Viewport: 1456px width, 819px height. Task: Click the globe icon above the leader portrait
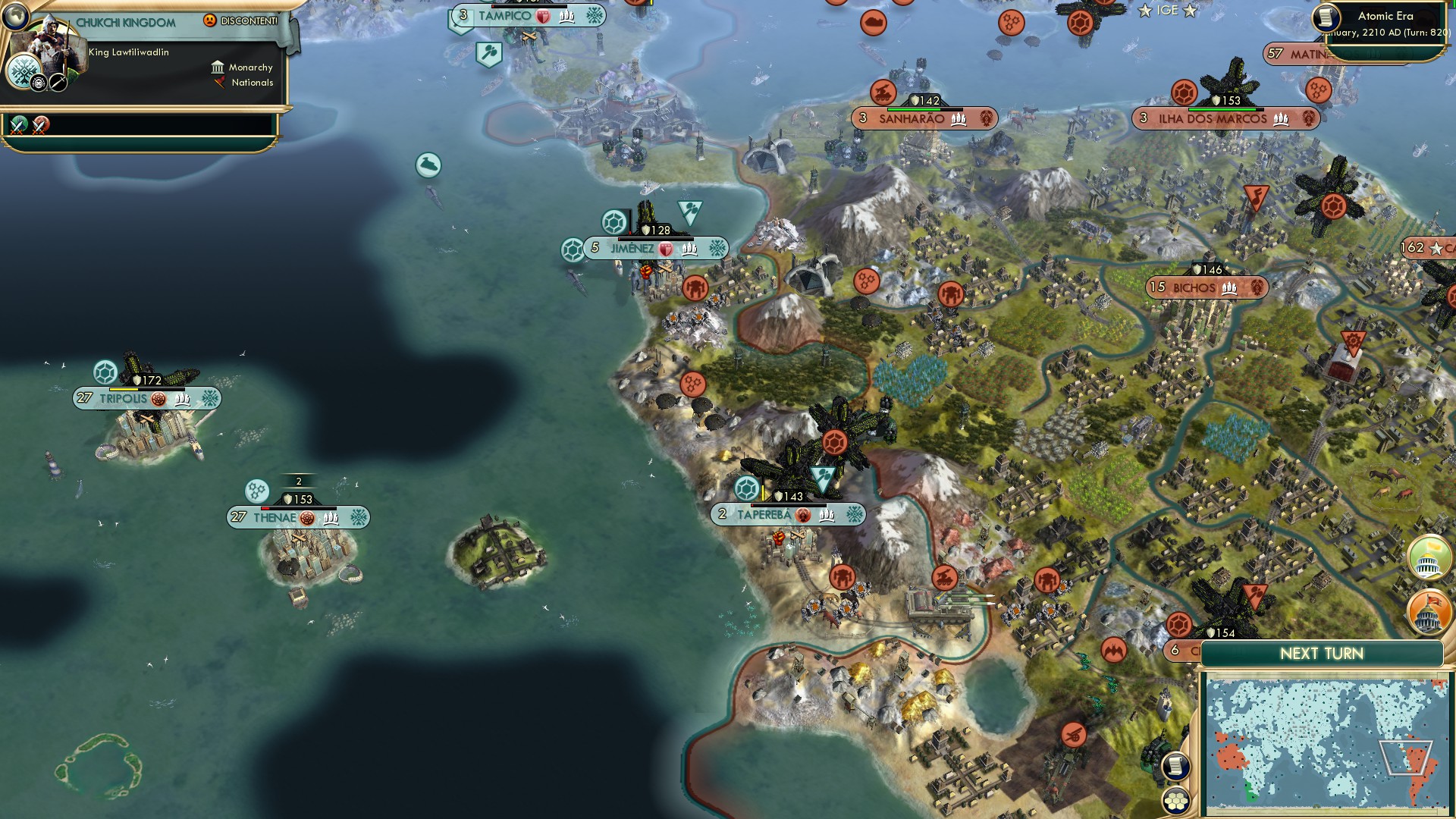[15, 15]
